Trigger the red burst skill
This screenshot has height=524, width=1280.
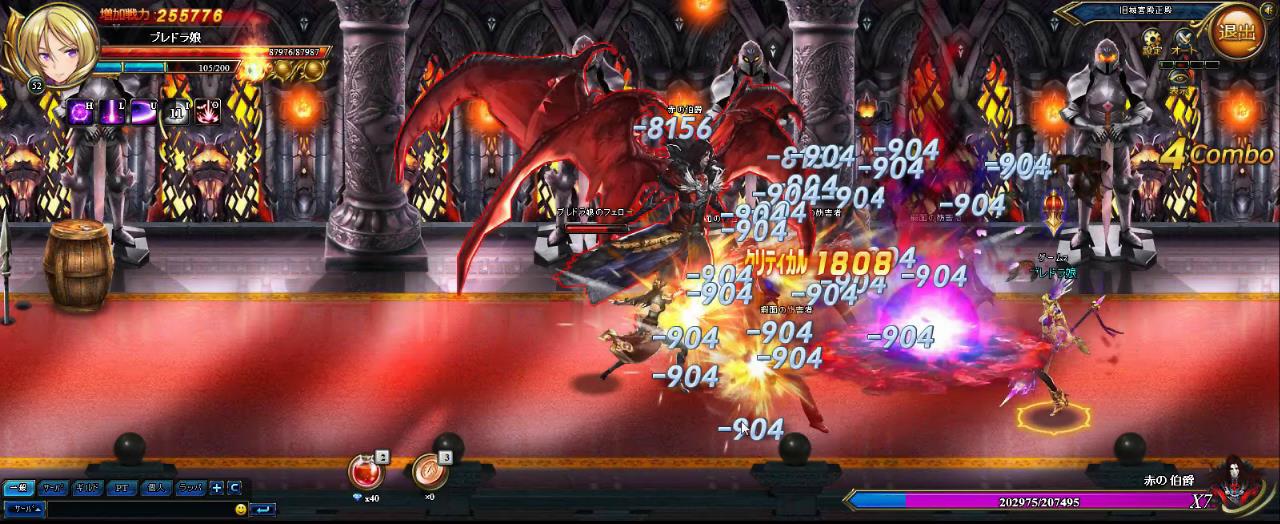pos(208,112)
